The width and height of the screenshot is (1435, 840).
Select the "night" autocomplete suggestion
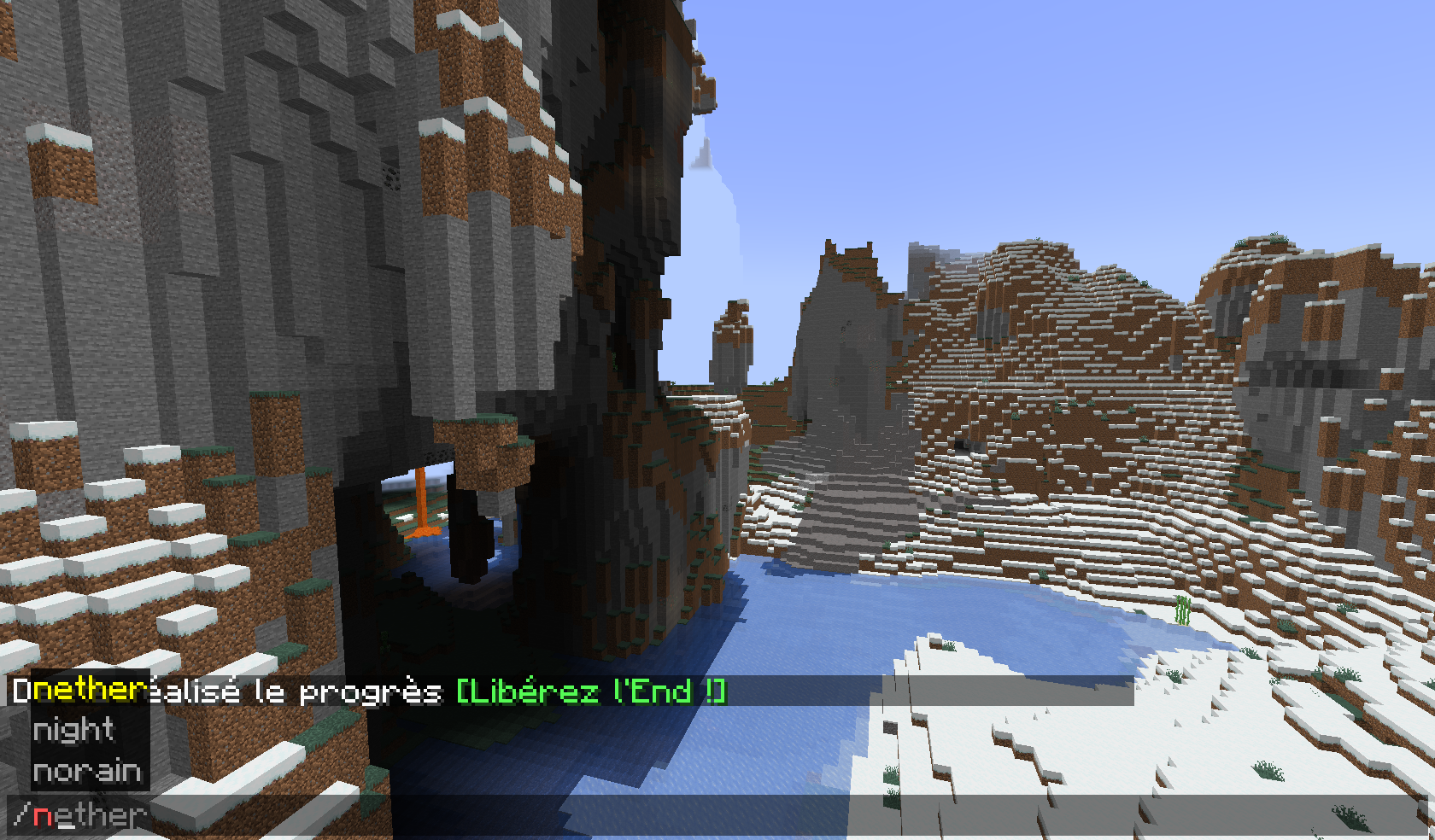[73, 732]
